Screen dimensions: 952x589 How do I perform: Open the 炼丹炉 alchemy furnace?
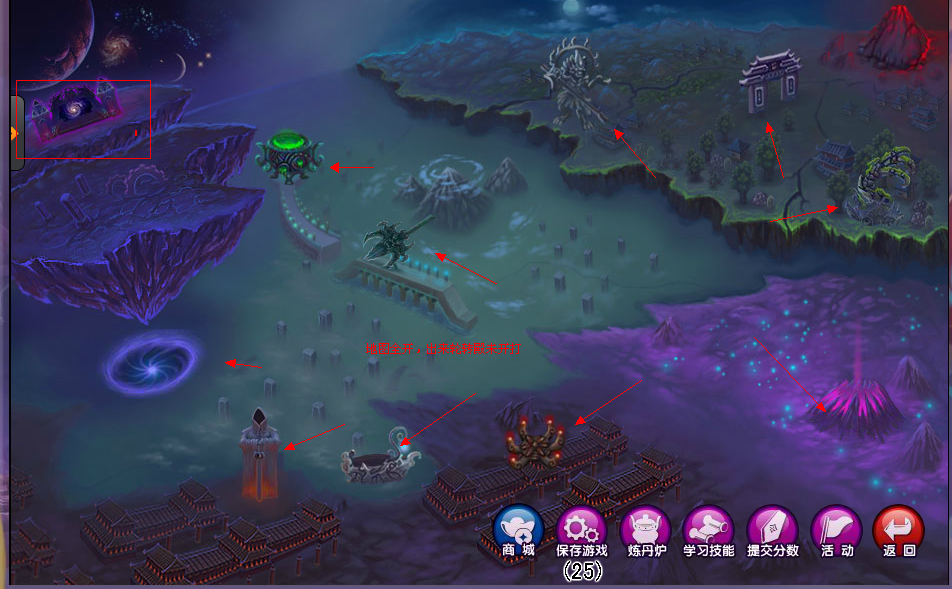(x=645, y=531)
